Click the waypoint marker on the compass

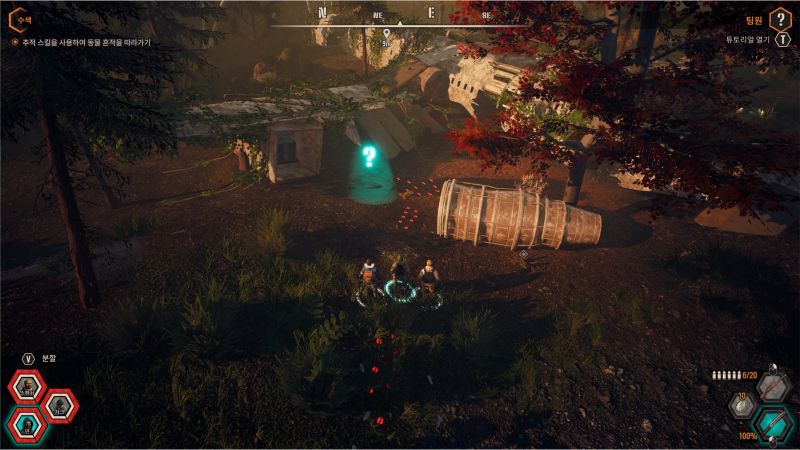pos(385,32)
